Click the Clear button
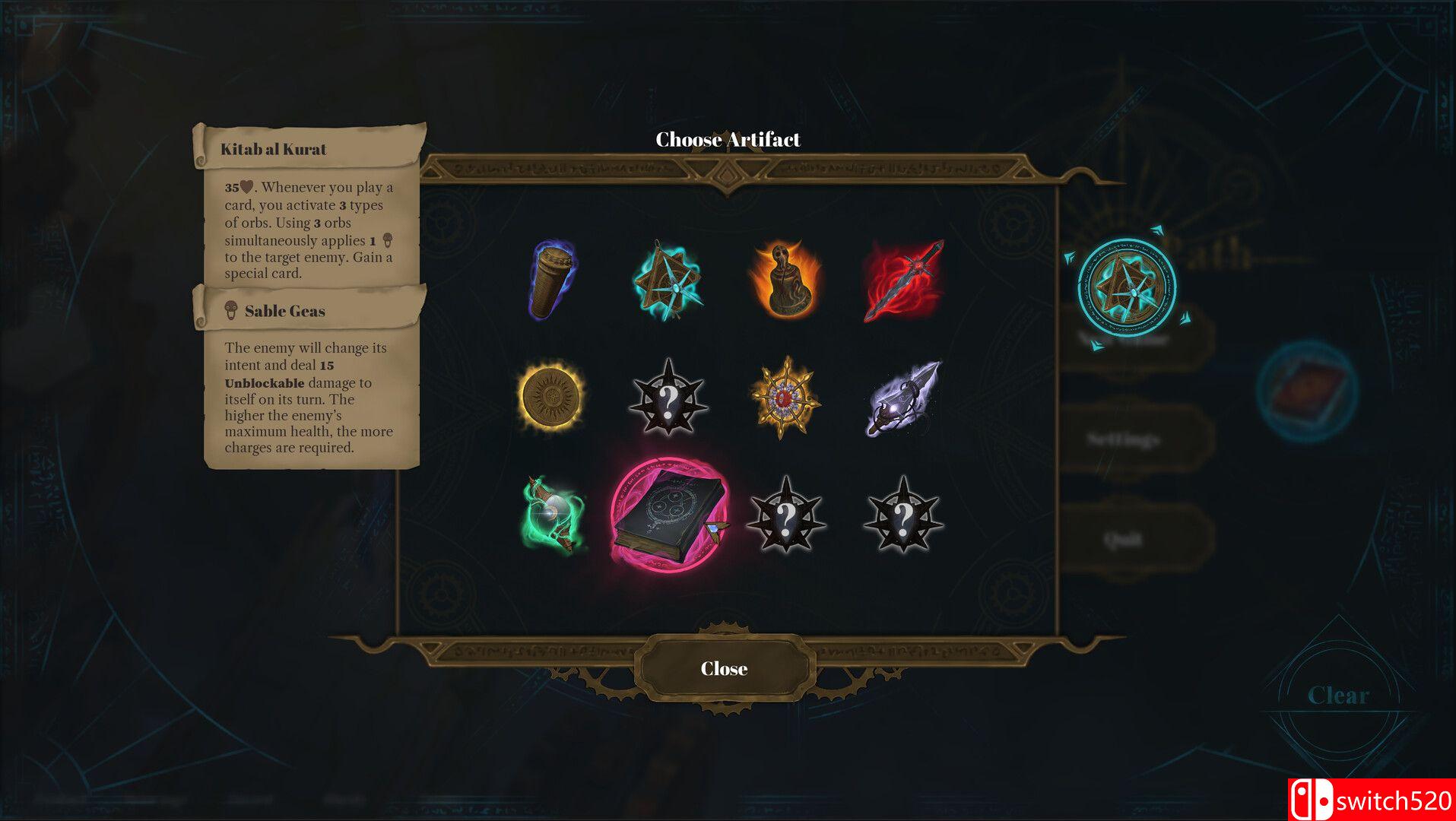Image resolution: width=1456 pixels, height=821 pixels. click(x=1337, y=695)
